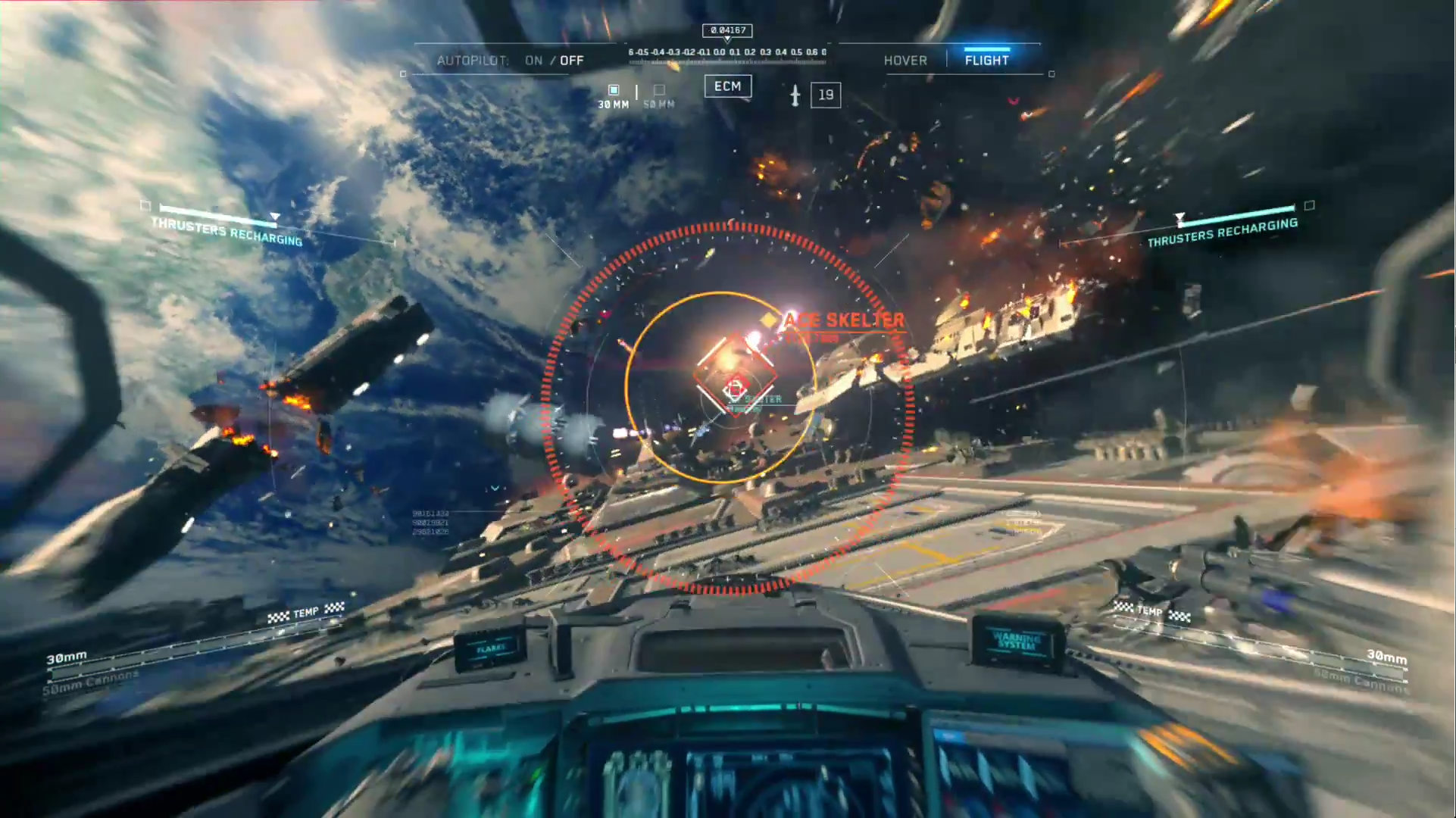Screen dimensions: 1456x818
Task: Toggle AUTOPILOT to ON
Action: click(x=535, y=60)
